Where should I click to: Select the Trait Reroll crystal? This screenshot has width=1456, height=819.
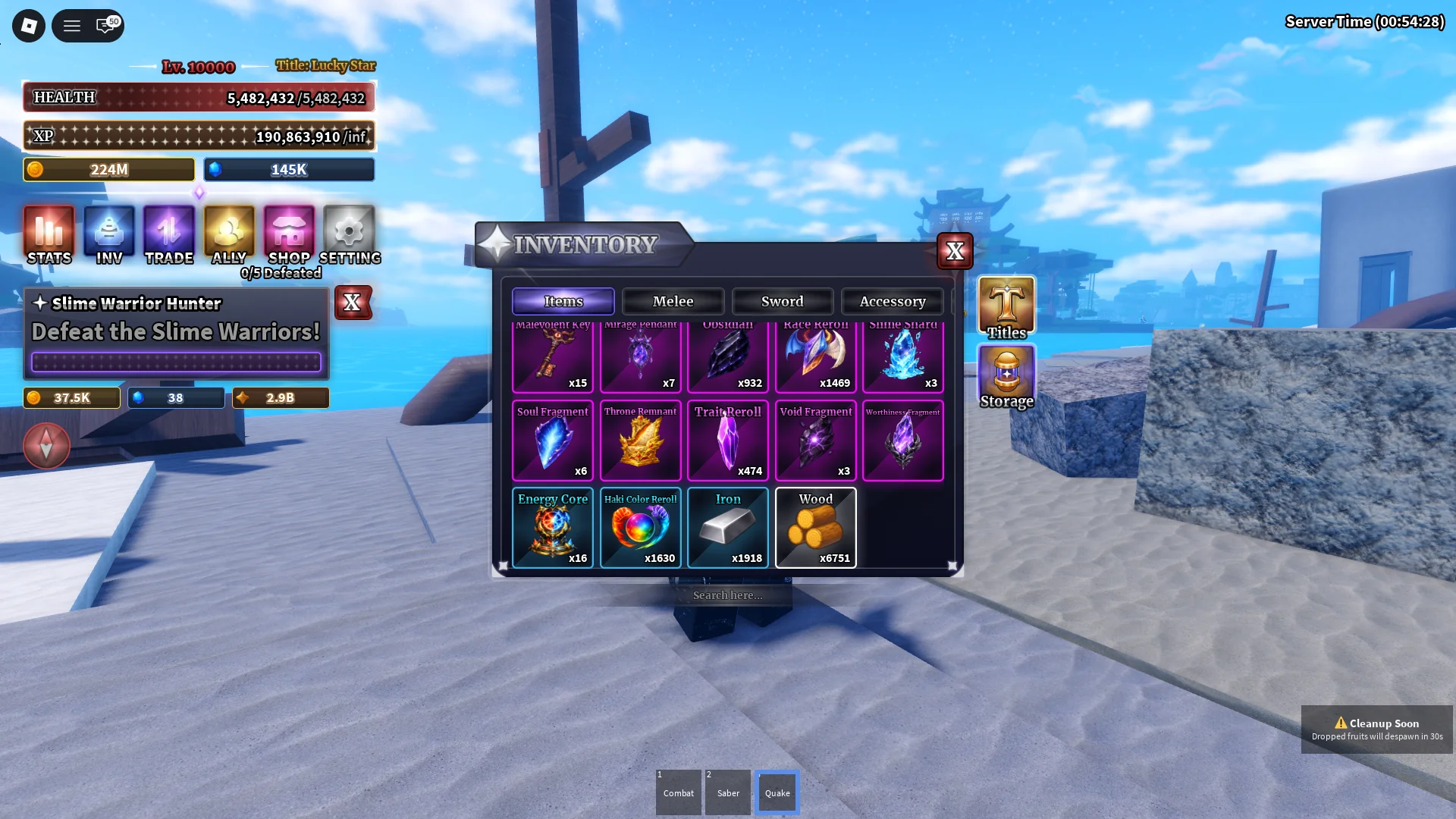tap(727, 441)
